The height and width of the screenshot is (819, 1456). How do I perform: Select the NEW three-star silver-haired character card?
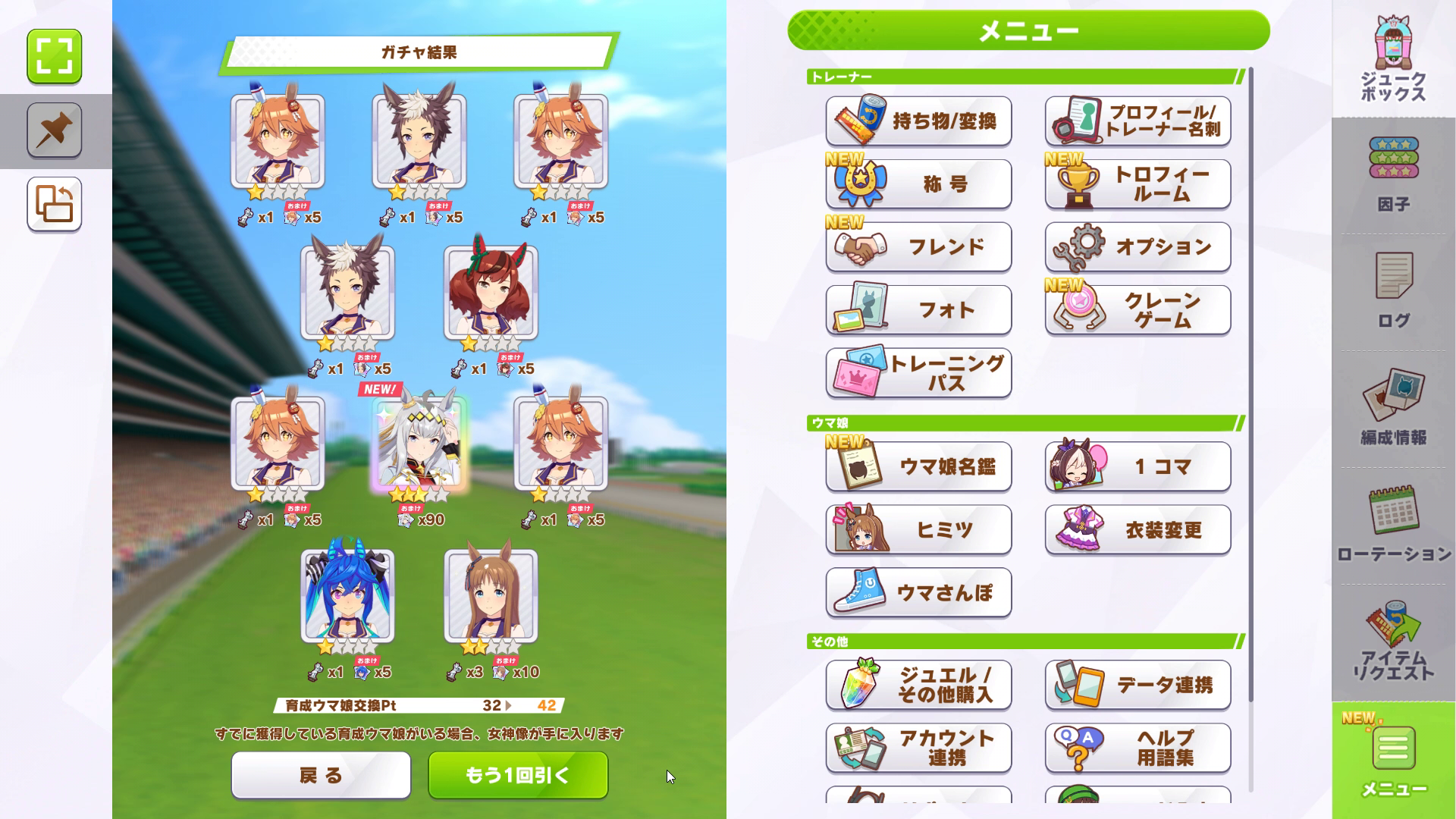419,444
